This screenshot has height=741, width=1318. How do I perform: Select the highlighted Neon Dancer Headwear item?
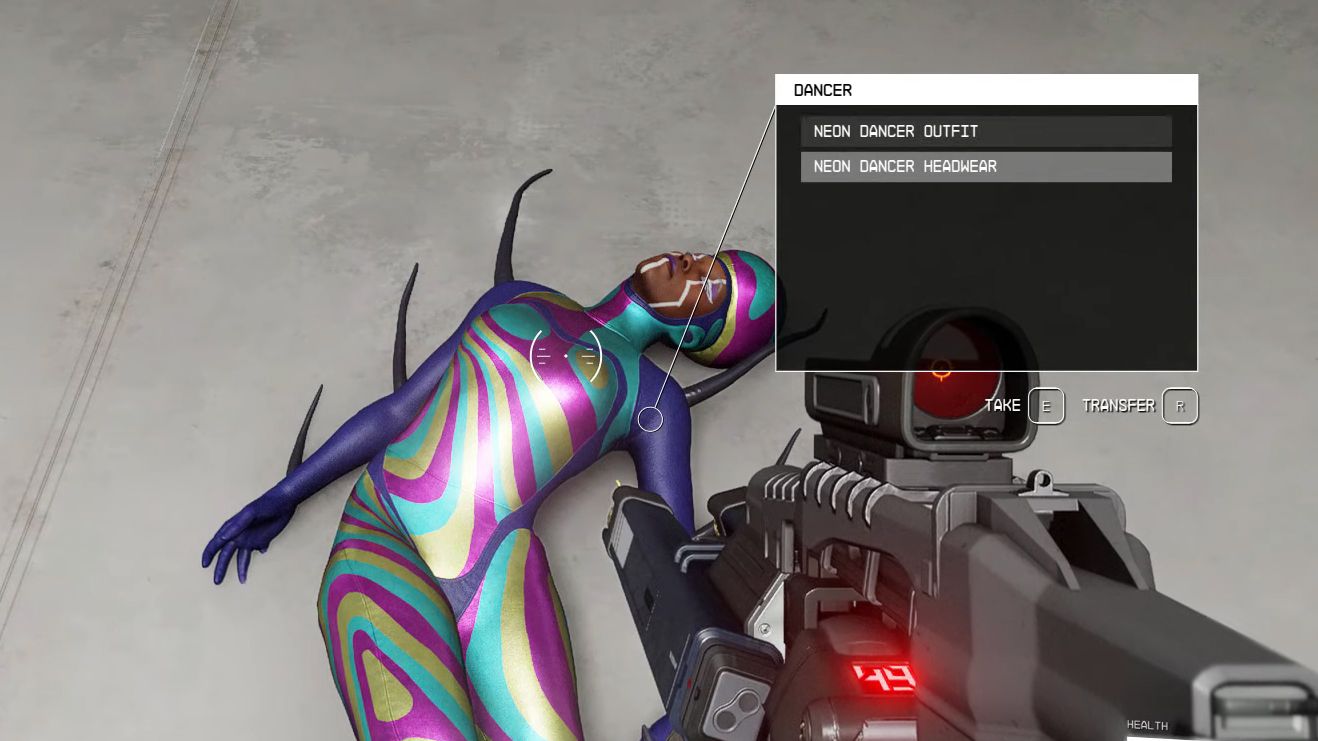(x=986, y=166)
